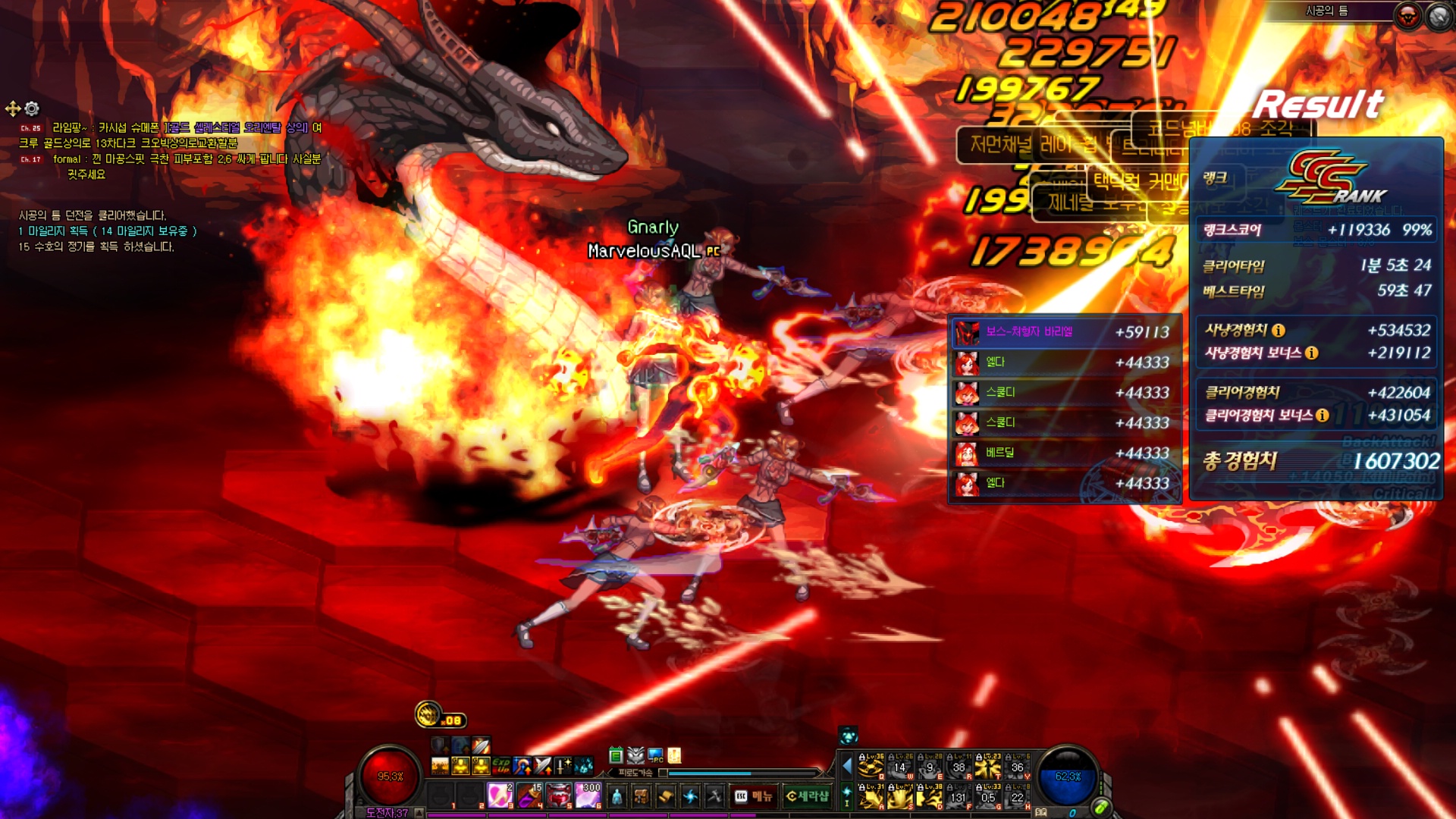Activate the level 23 skill on T

click(x=988, y=767)
